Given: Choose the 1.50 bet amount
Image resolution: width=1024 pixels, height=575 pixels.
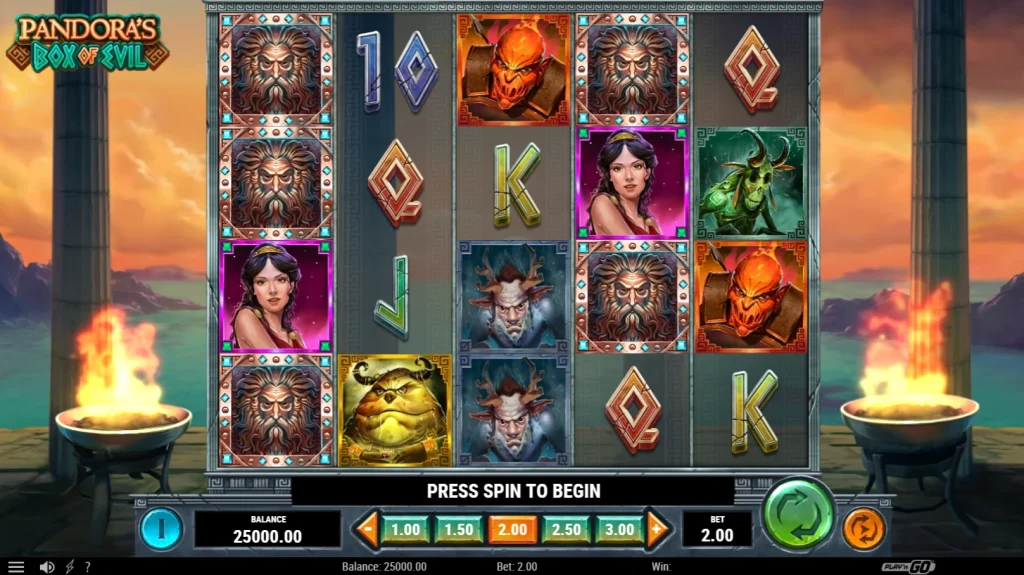Looking at the screenshot, I should 459,529.
